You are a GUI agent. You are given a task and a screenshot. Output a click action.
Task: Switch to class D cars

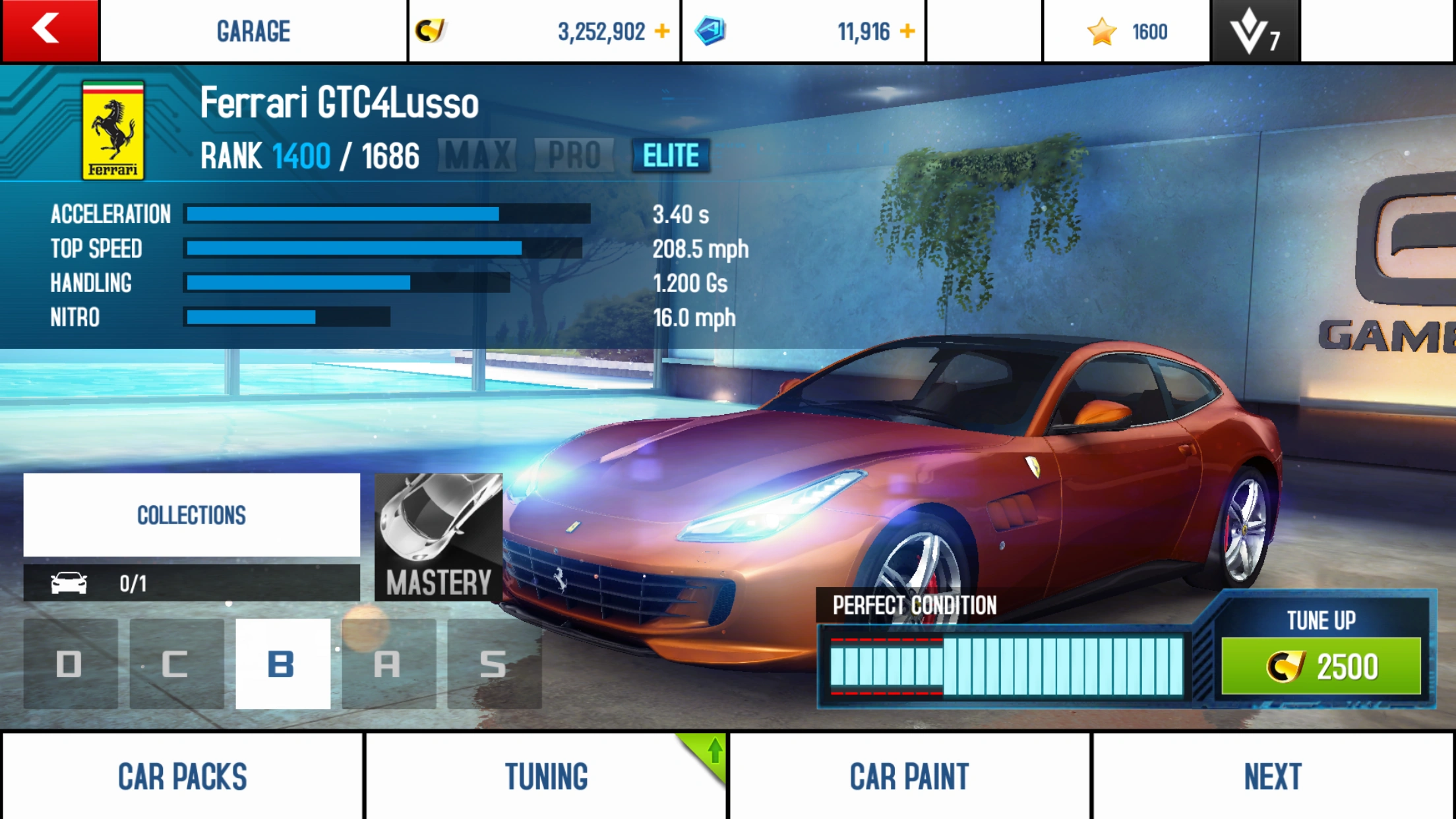70,664
